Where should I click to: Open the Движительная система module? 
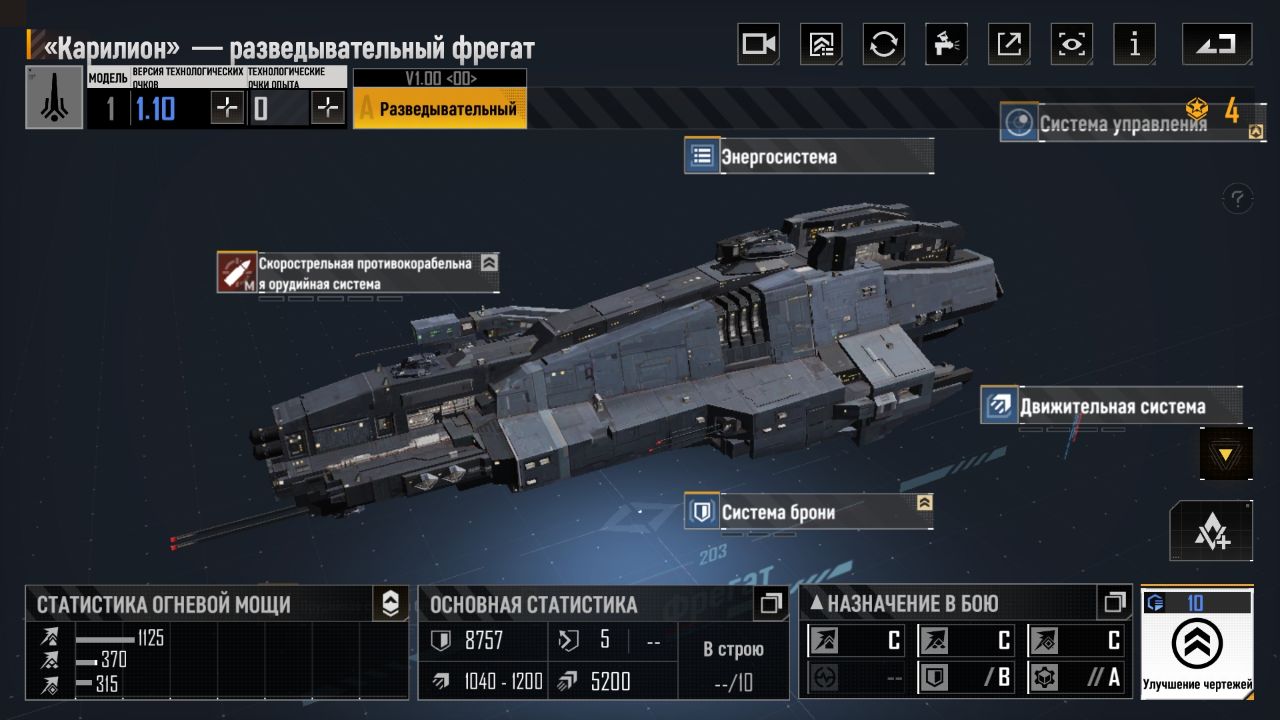(1110, 407)
